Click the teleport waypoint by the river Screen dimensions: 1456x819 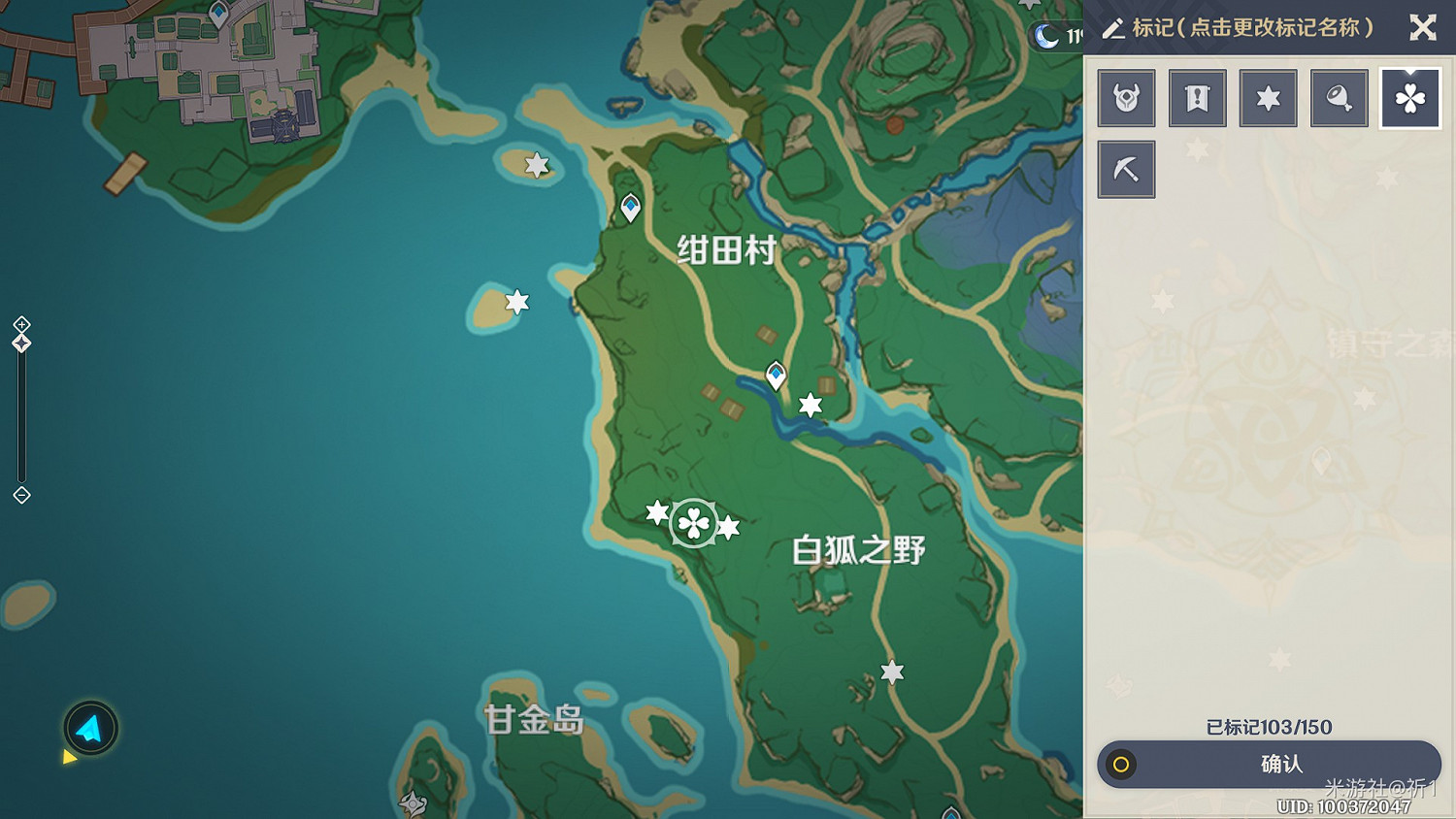pos(775,375)
